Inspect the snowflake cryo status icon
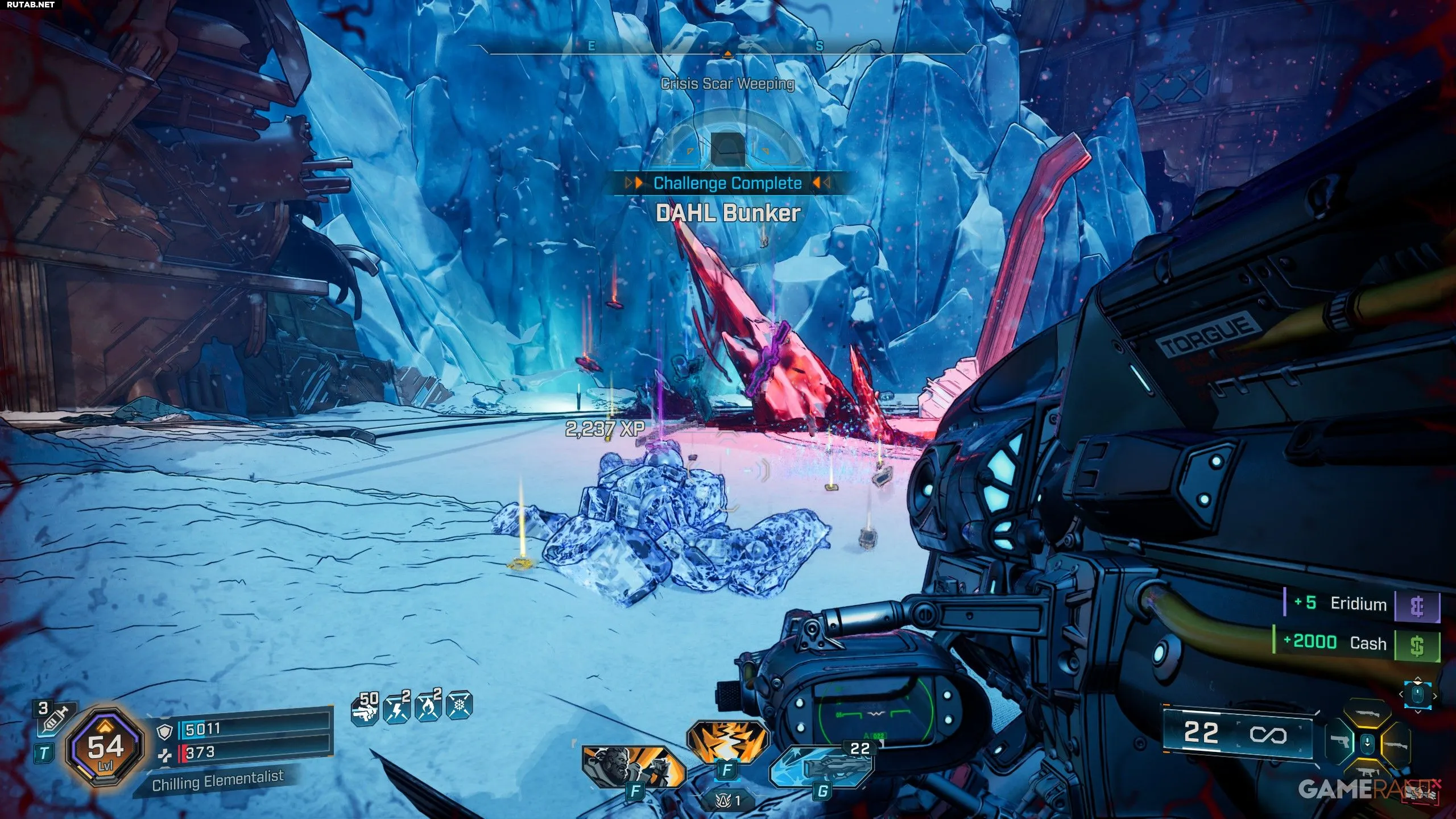 tap(460, 708)
